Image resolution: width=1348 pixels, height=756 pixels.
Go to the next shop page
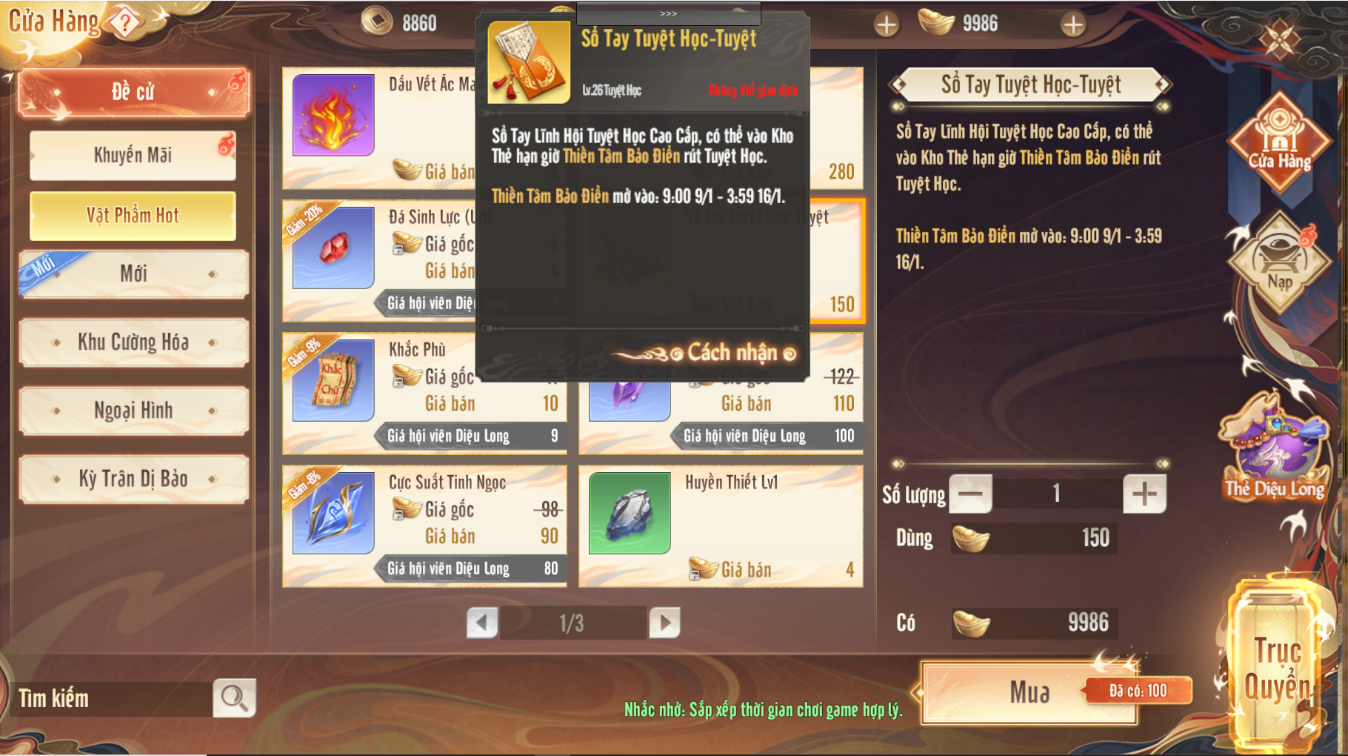click(x=664, y=623)
